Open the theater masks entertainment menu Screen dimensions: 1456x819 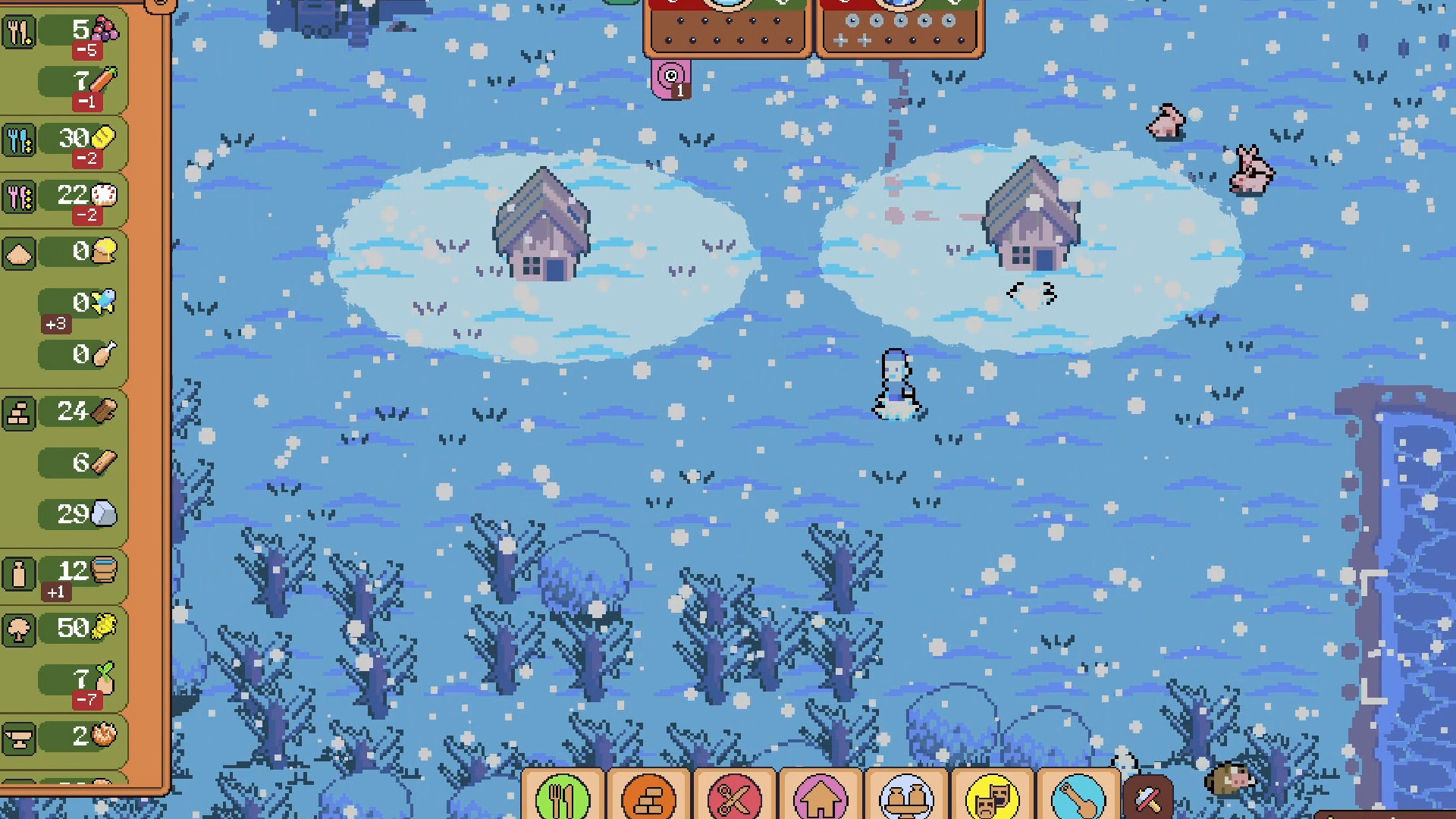(x=993, y=799)
